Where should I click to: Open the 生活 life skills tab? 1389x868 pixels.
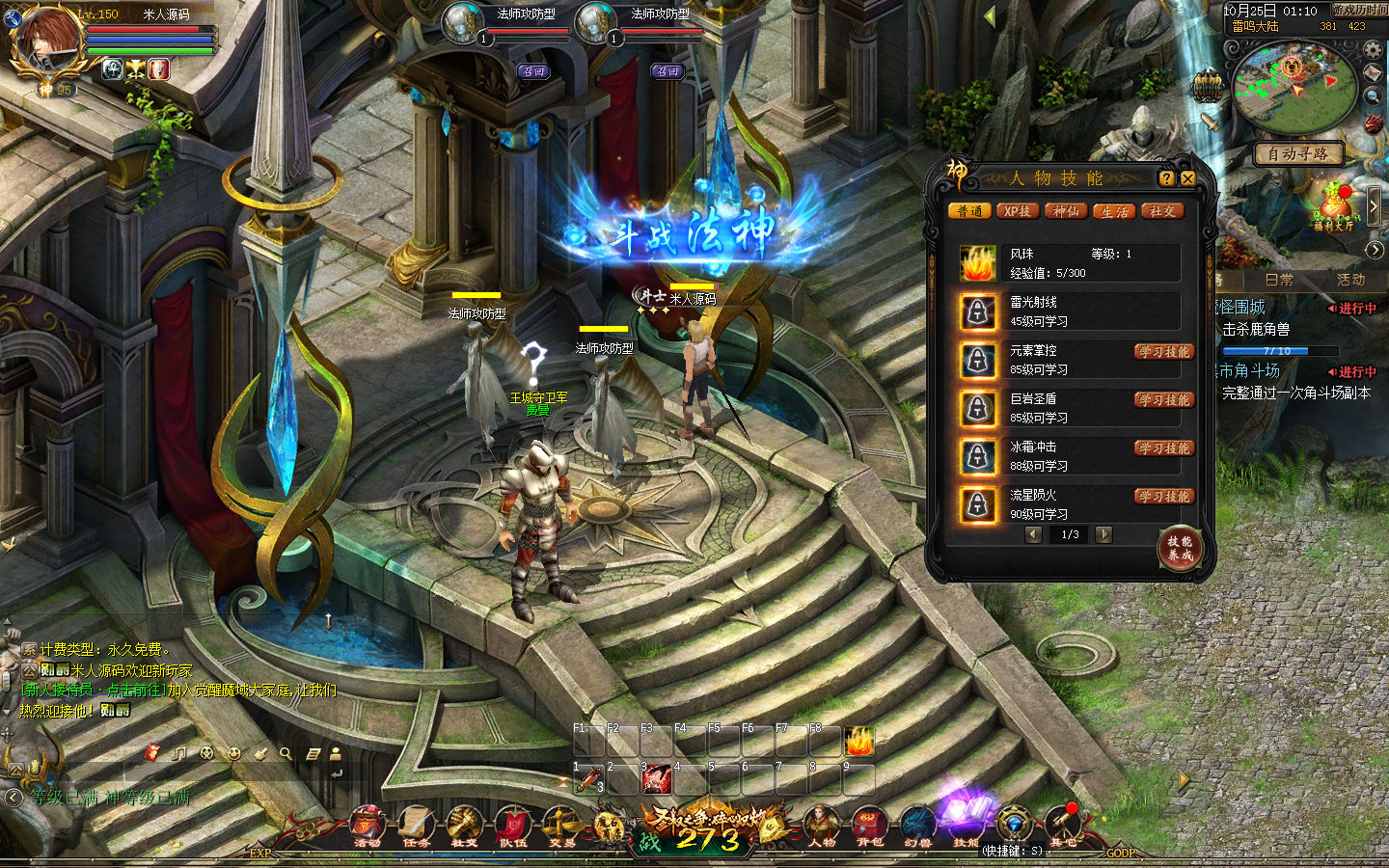pyautogui.click(x=1114, y=211)
